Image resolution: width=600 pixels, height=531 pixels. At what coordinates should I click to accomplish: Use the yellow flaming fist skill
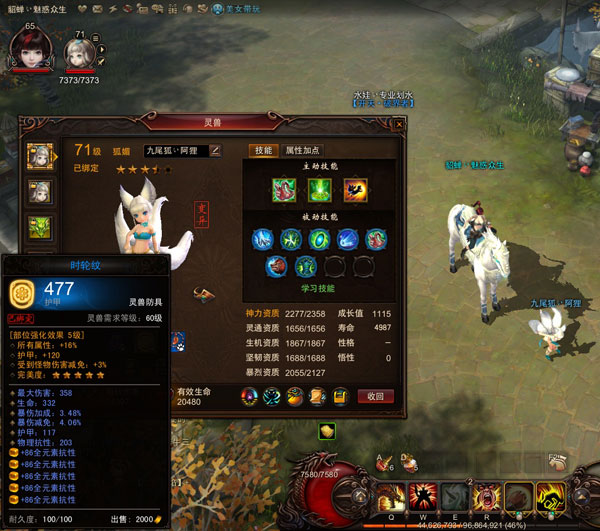coord(550,496)
